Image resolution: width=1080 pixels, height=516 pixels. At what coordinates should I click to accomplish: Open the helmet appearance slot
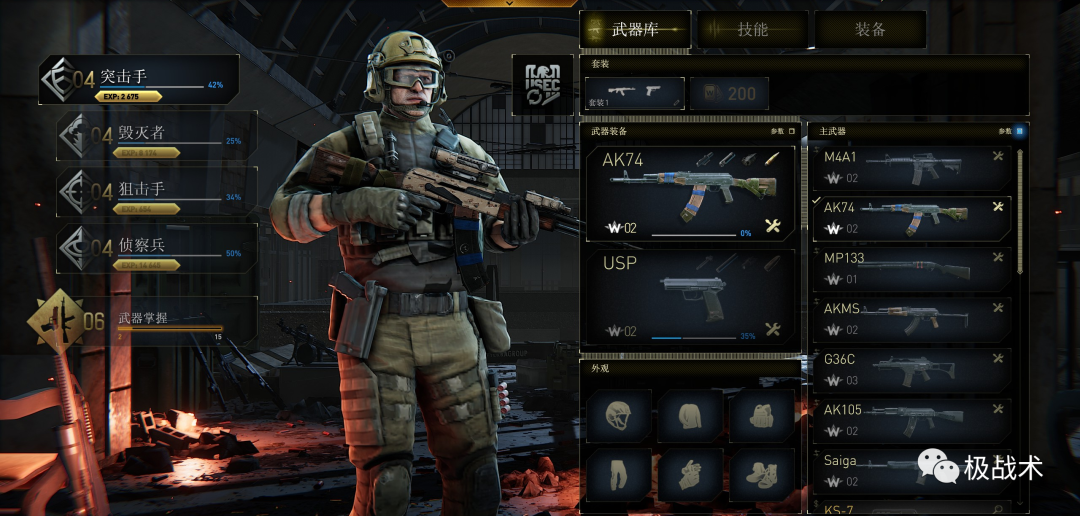click(619, 415)
